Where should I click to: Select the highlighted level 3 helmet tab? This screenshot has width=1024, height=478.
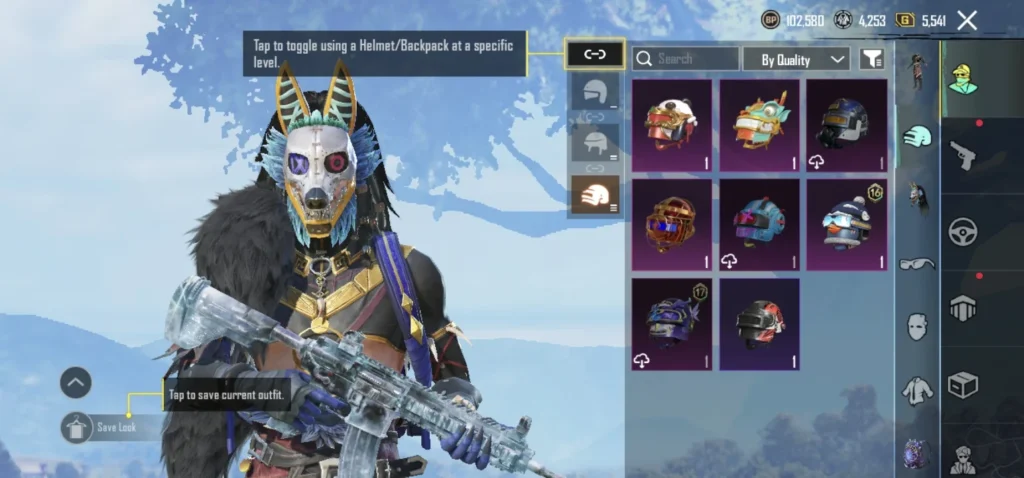595,194
